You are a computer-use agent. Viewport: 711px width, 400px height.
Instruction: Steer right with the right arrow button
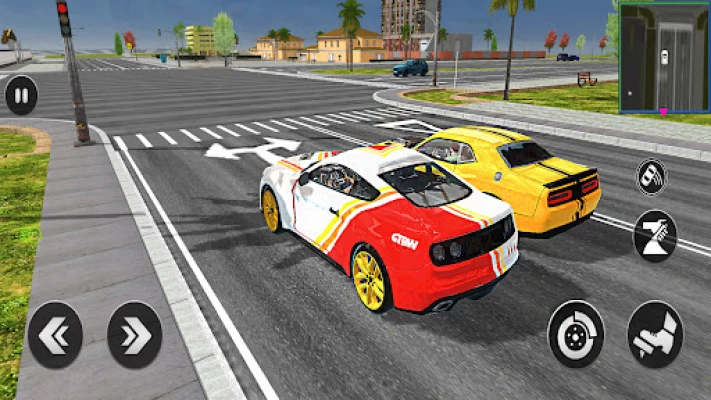tap(134, 334)
